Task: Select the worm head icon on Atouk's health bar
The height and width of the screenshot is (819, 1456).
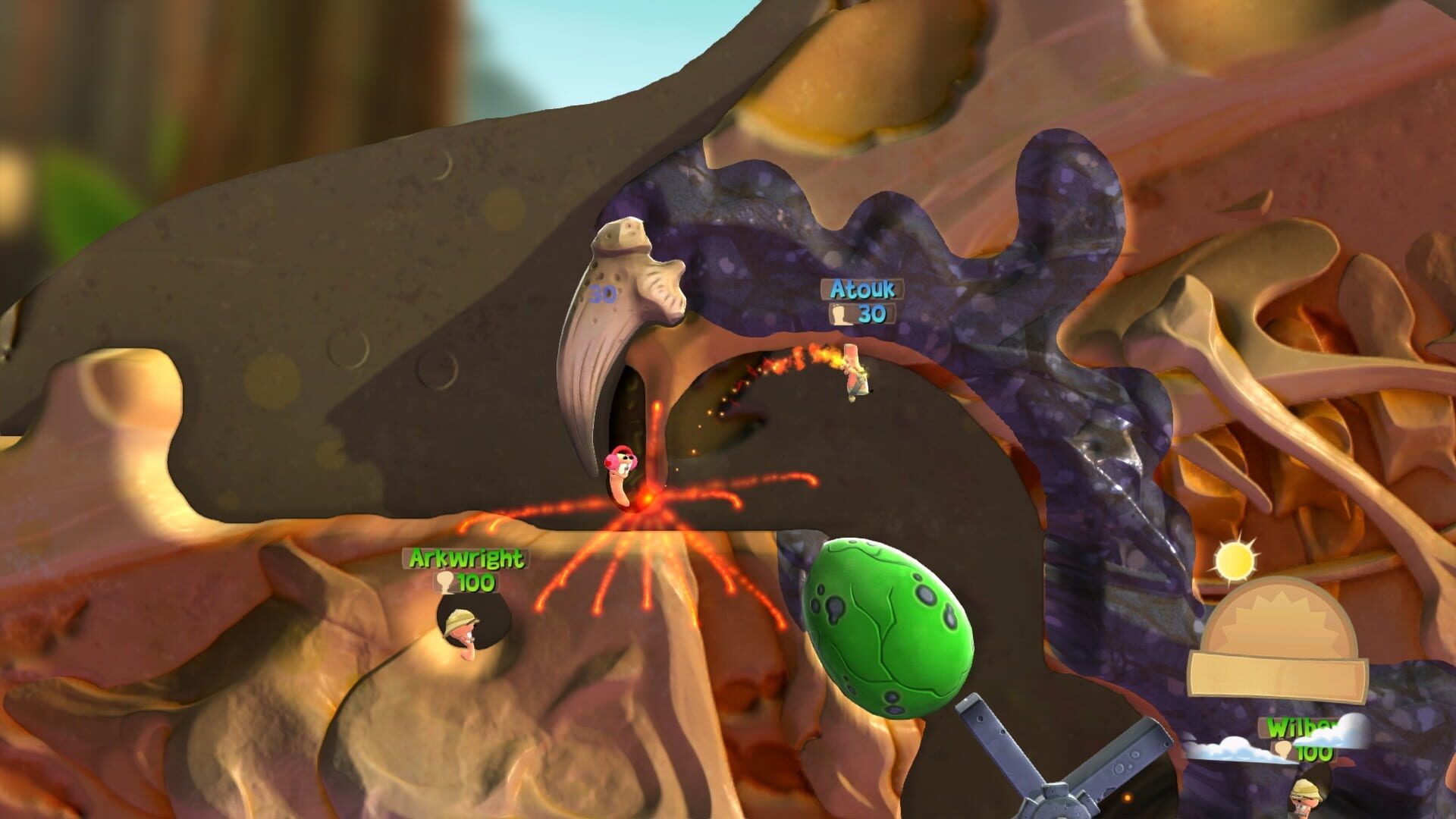Action: click(x=838, y=316)
